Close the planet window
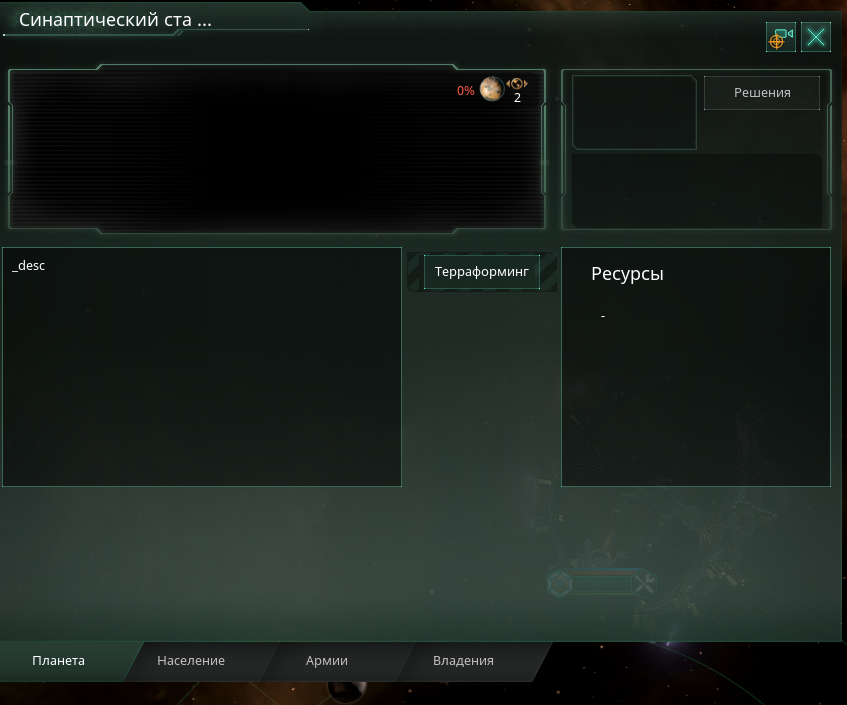Screen dimensions: 847x705 (816, 38)
